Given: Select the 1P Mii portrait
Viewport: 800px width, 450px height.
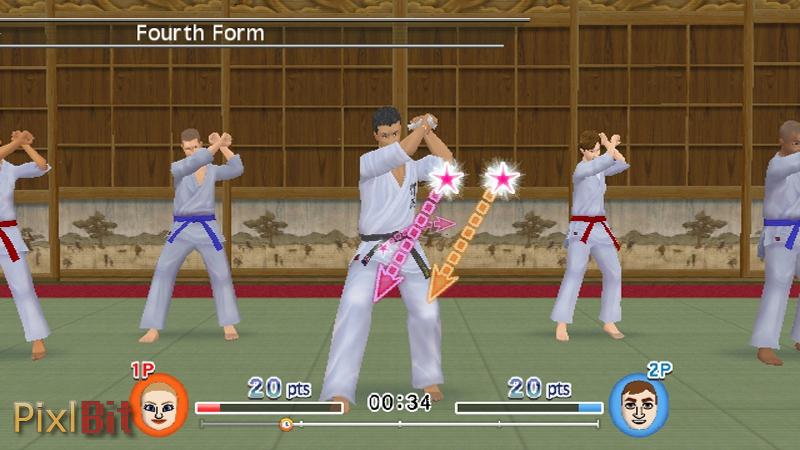Looking at the screenshot, I should [x=159, y=405].
